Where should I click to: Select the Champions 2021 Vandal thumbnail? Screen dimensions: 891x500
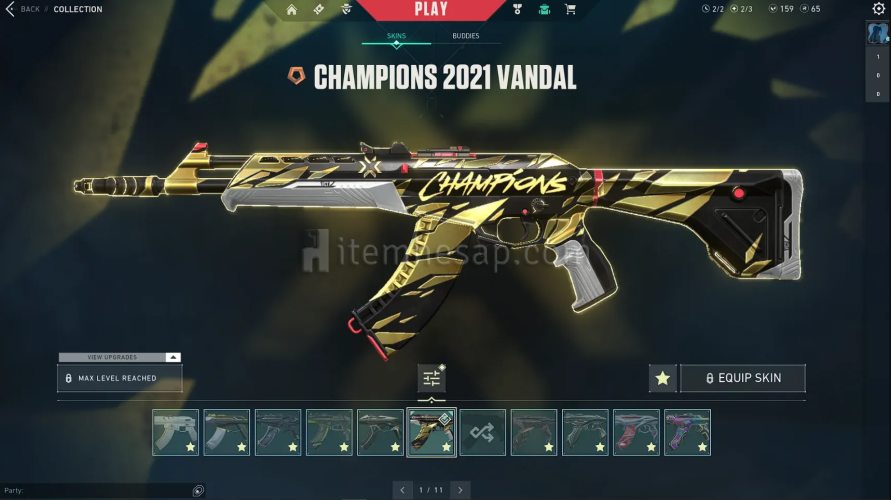pyautogui.click(x=432, y=432)
